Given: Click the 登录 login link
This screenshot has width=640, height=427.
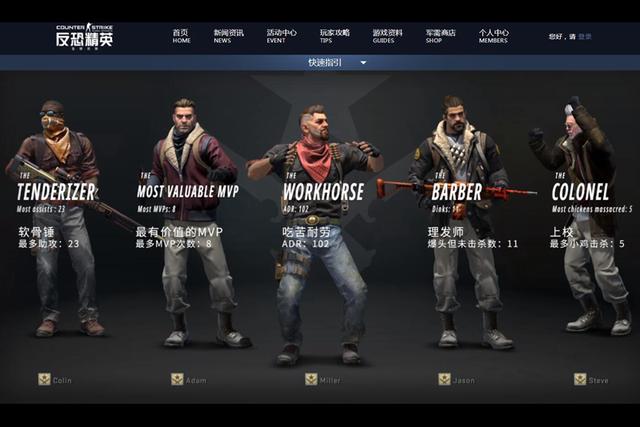Looking at the screenshot, I should 585,37.
